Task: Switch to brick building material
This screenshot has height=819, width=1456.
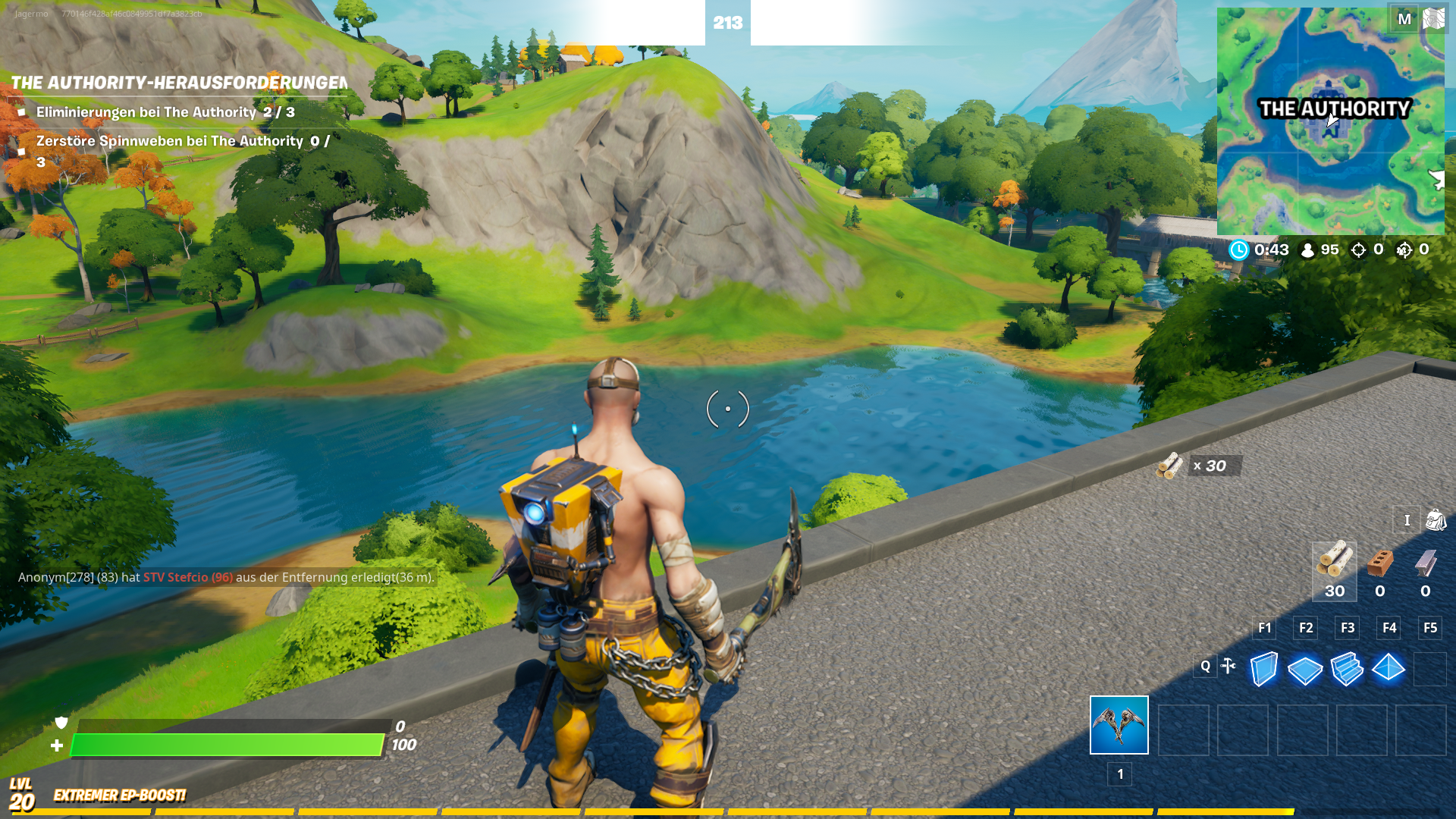Action: (1380, 570)
